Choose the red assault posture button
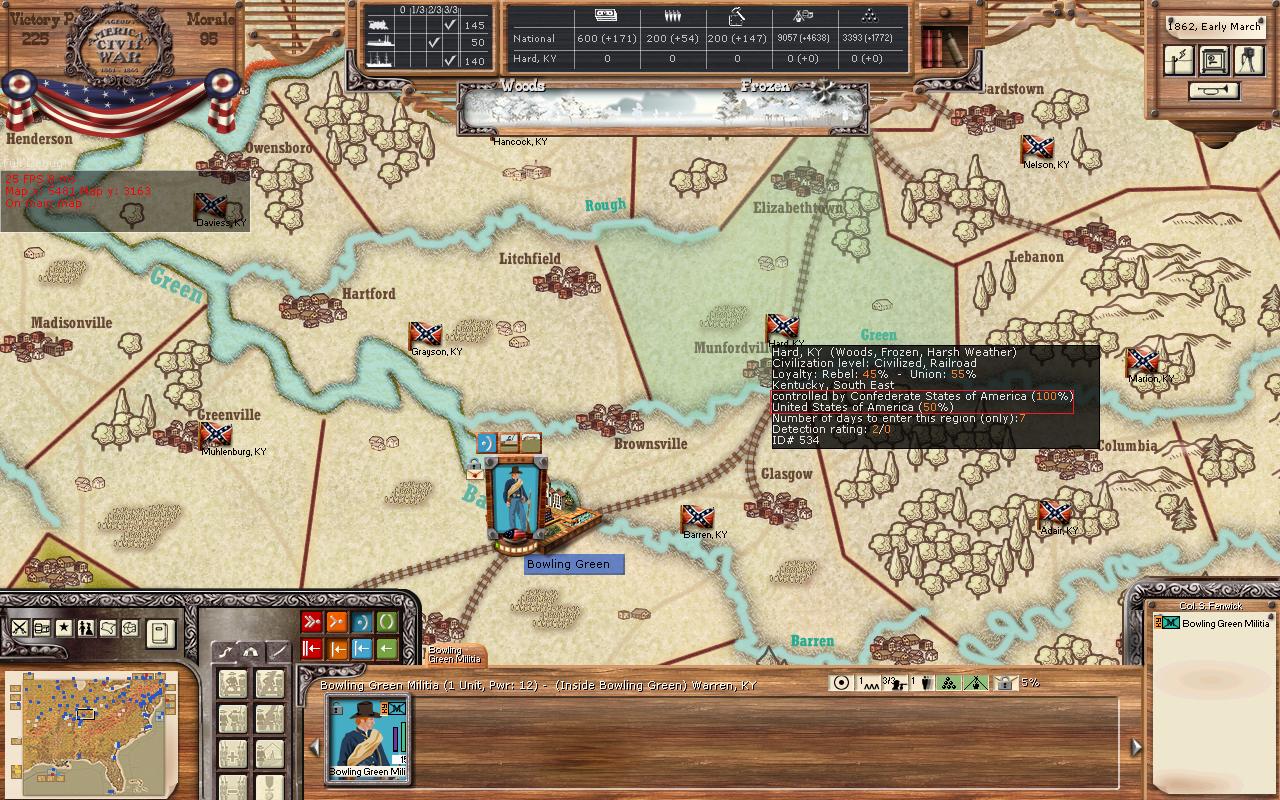The height and width of the screenshot is (800, 1280). 312,623
